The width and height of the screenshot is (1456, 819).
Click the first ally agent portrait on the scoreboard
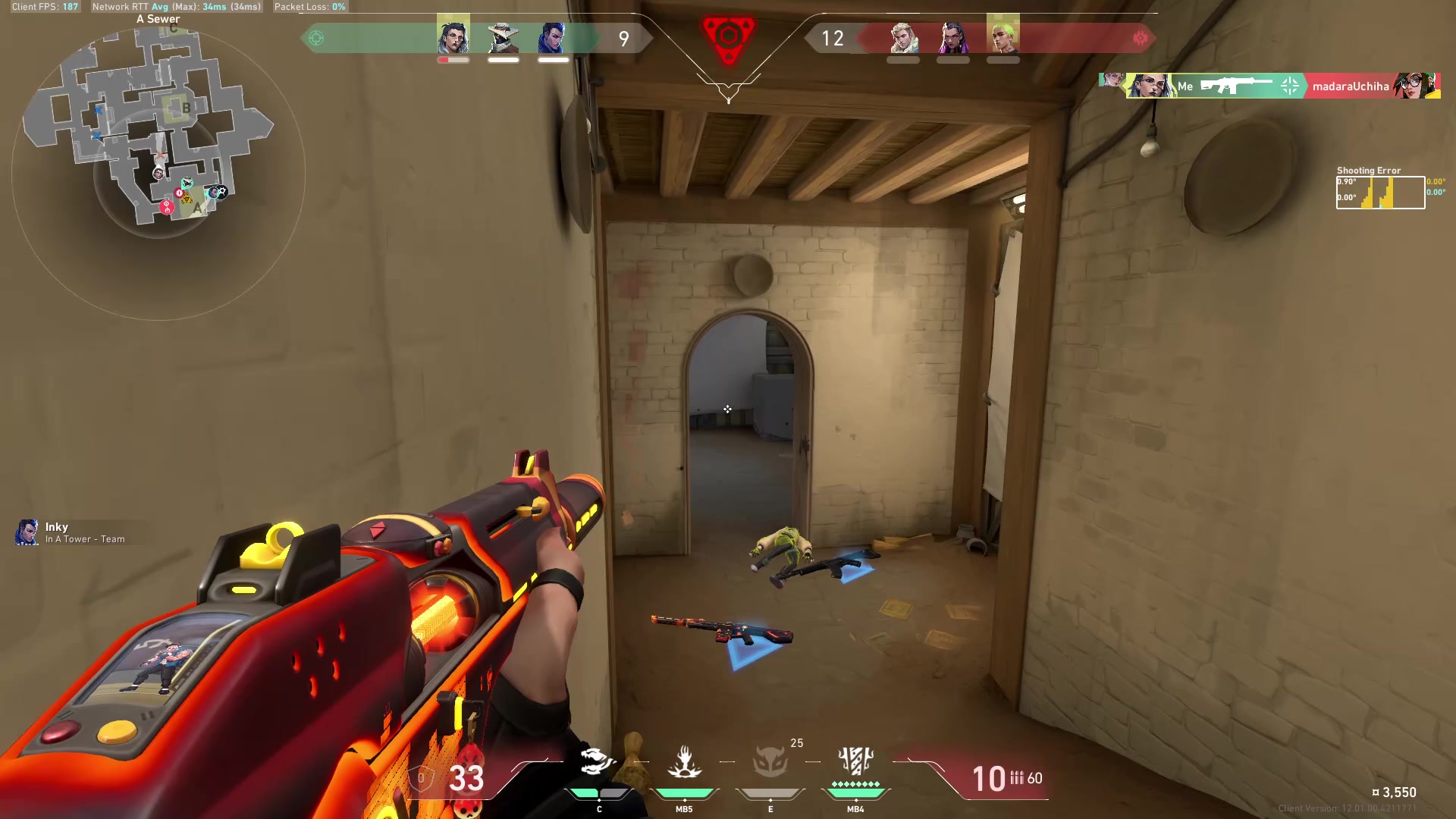tap(452, 36)
